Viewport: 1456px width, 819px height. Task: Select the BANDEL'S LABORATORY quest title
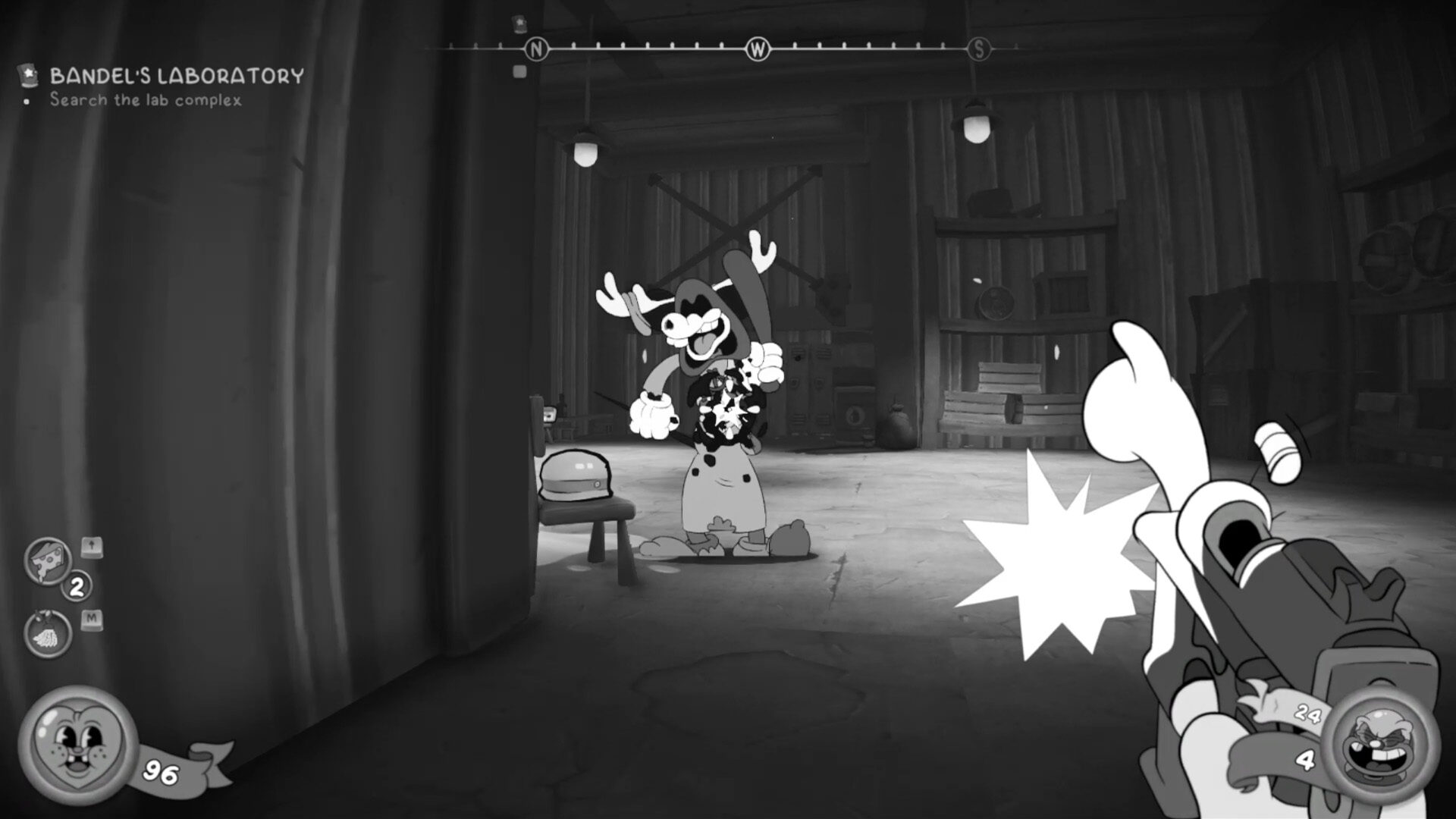(x=175, y=75)
